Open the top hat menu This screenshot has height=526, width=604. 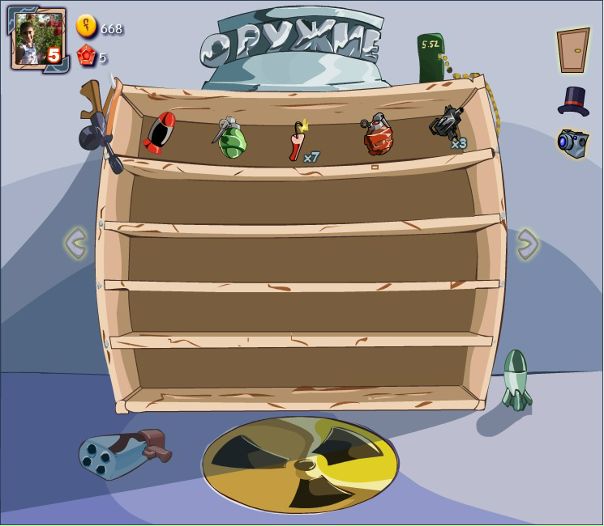pyautogui.click(x=573, y=100)
